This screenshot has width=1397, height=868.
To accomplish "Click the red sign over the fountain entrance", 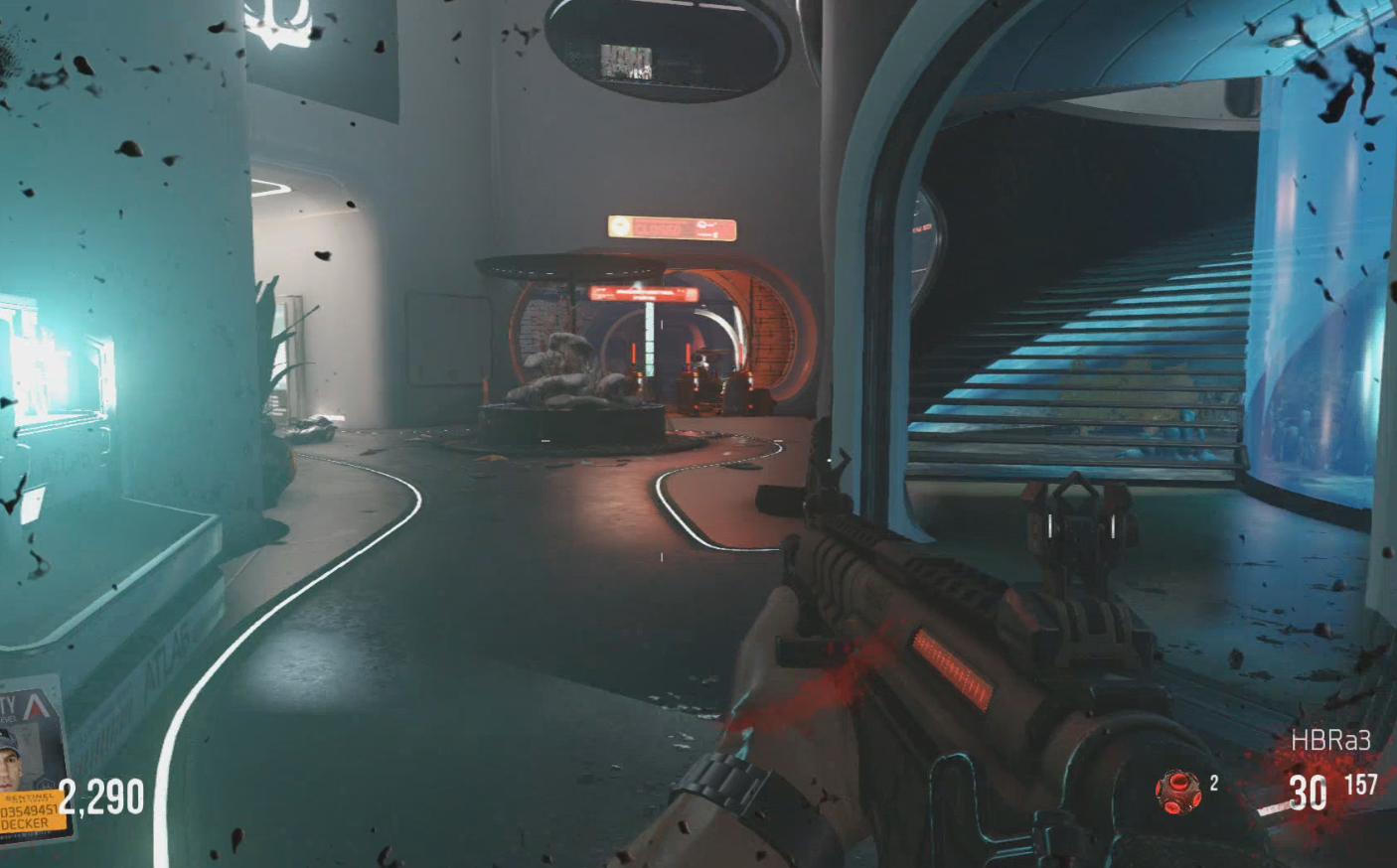I will [x=644, y=294].
